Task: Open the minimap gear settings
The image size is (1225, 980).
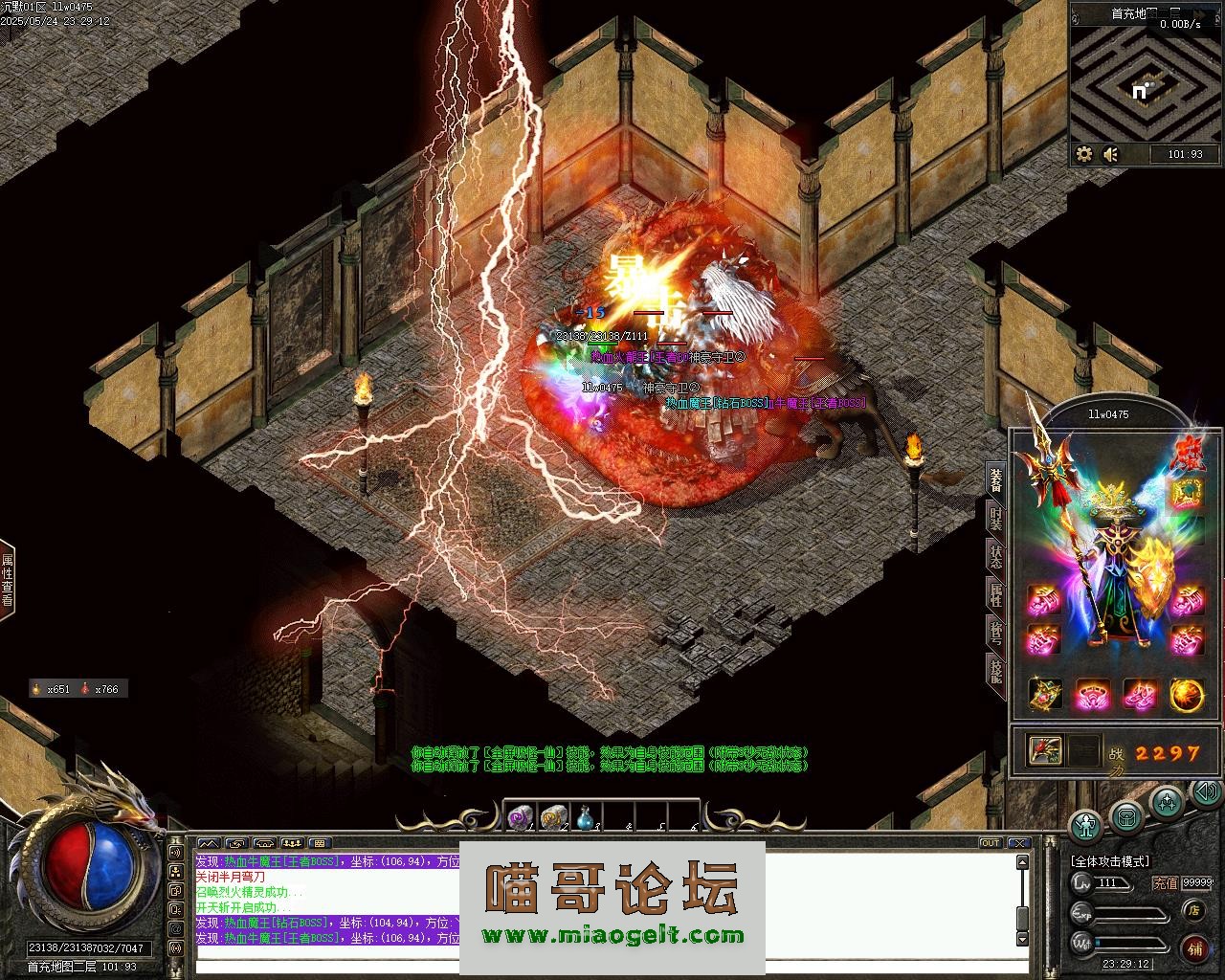Action: 1084,153
